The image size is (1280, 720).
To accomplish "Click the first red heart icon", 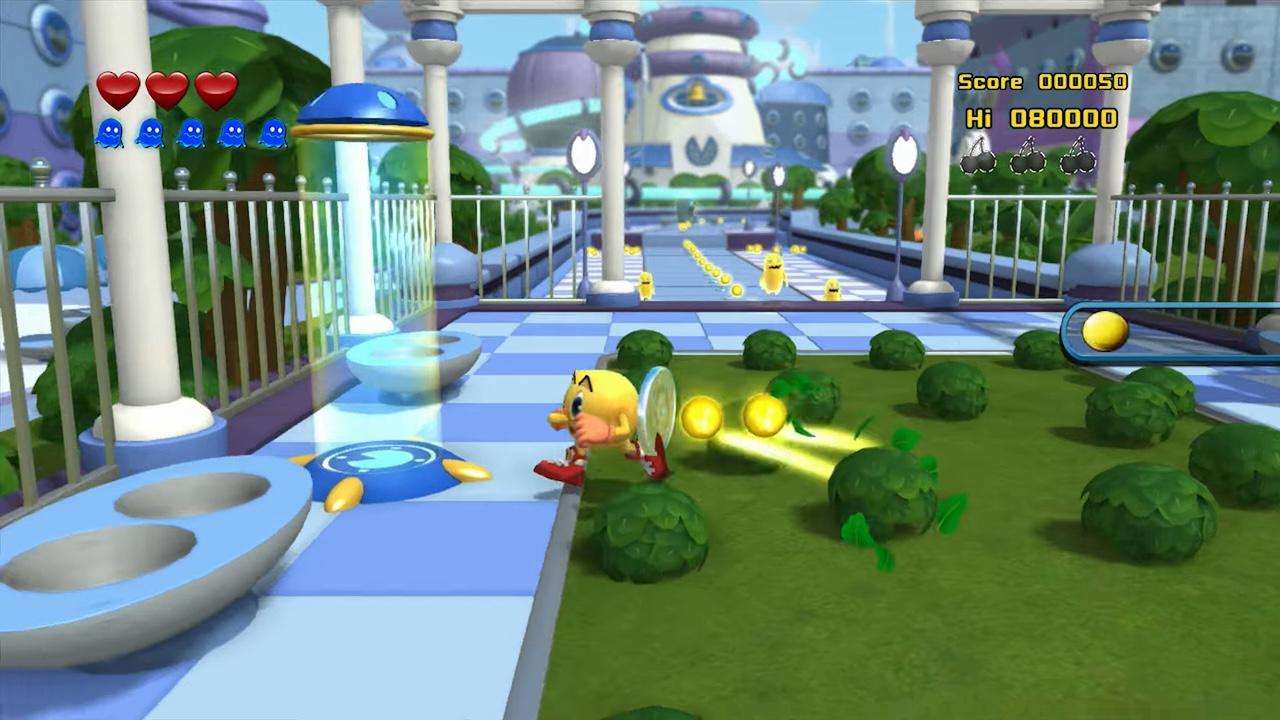I will [118, 90].
